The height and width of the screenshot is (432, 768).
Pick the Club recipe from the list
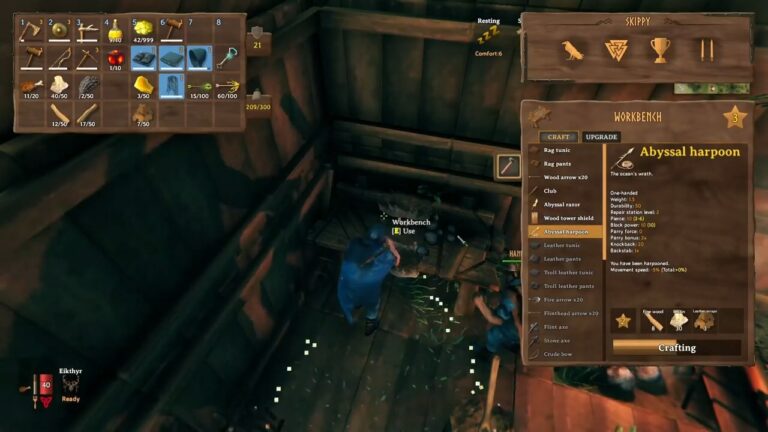pos(551,190)
